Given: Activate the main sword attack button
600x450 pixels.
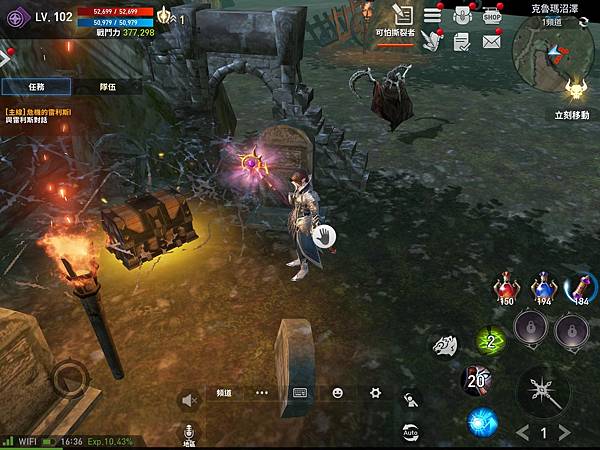Looking at the screenshot, I should coord(544,388).
